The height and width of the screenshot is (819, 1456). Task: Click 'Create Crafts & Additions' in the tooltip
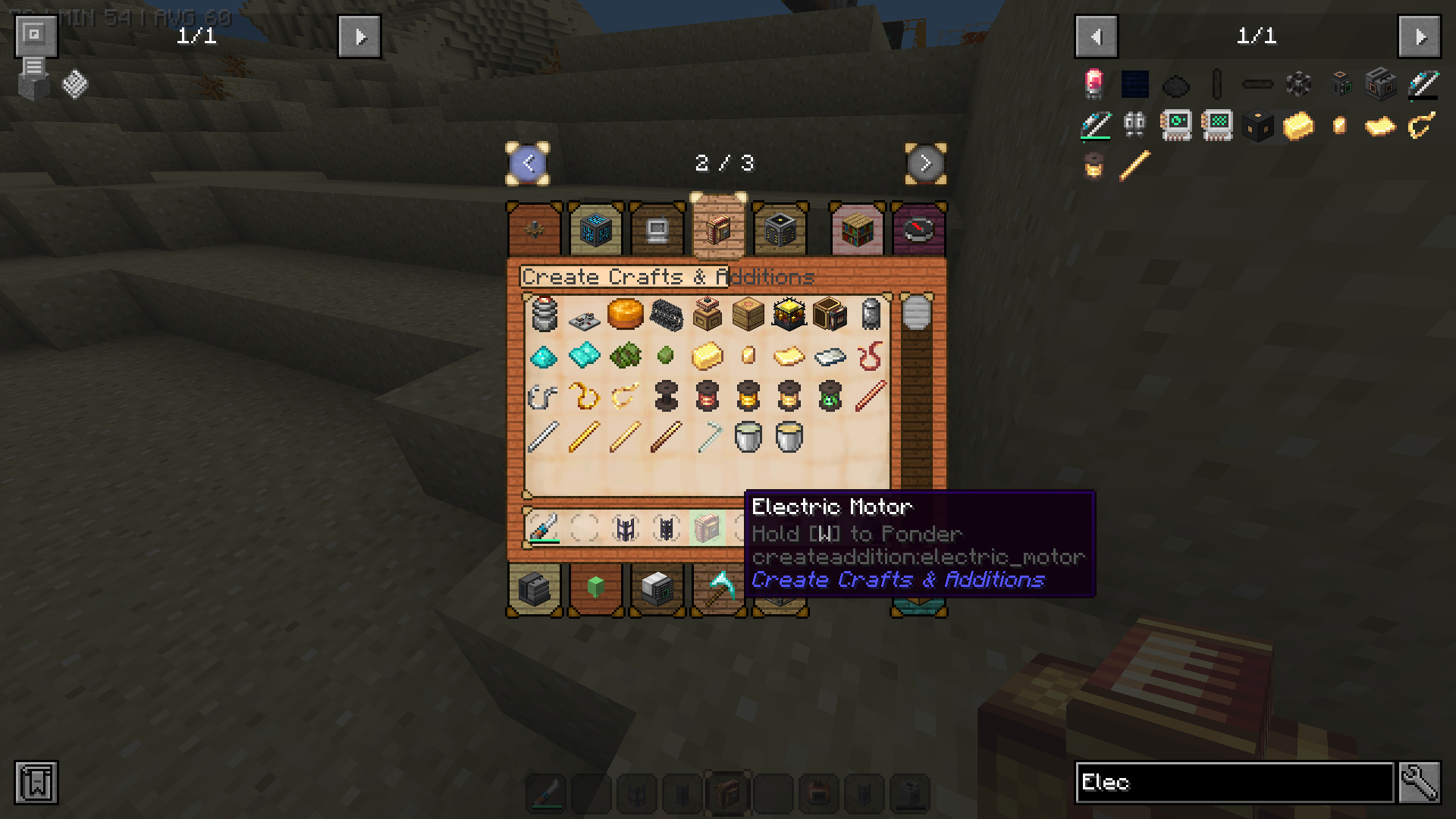tap(898, 580)
